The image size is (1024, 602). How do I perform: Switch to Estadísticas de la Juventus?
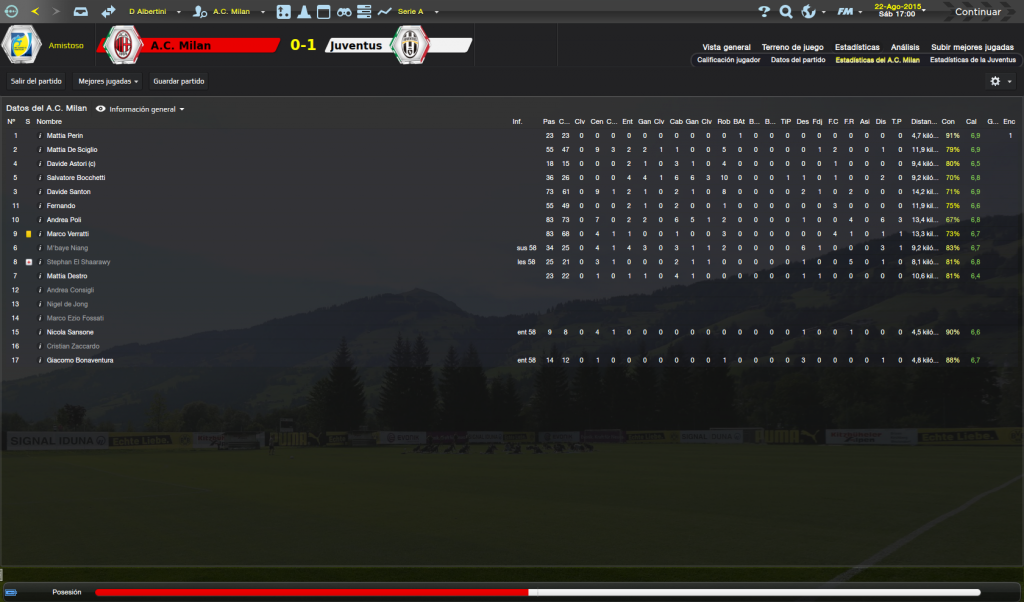pyautogui.click(x=972, y=60)
